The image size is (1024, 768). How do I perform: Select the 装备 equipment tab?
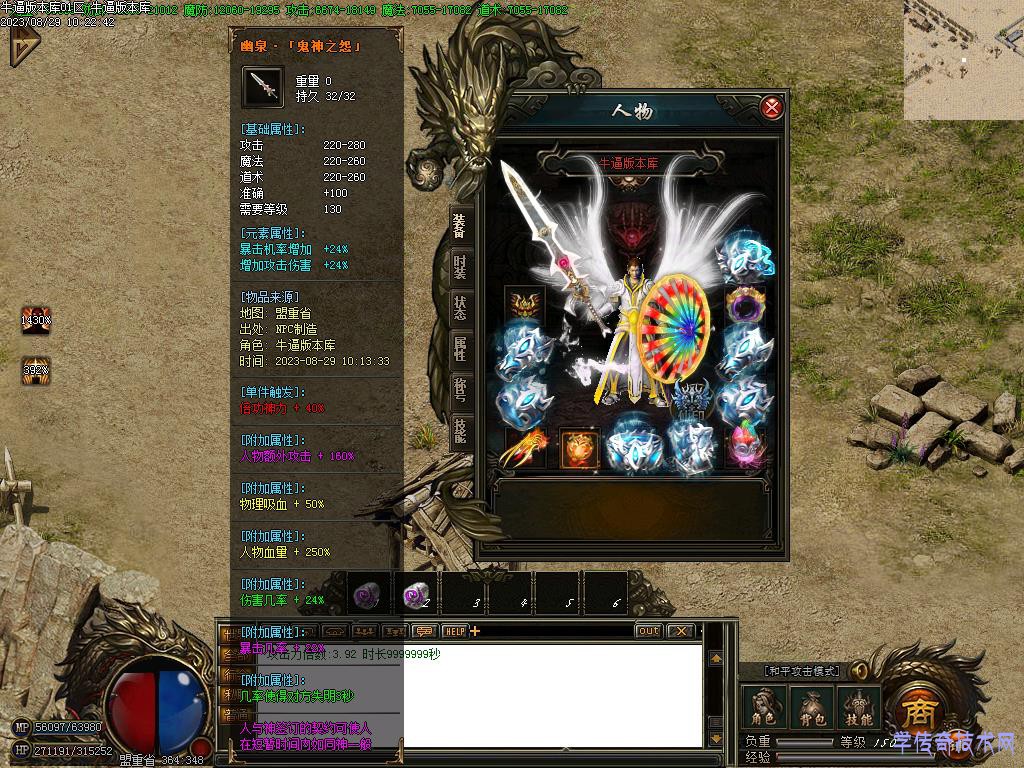[x=460, y=225]
